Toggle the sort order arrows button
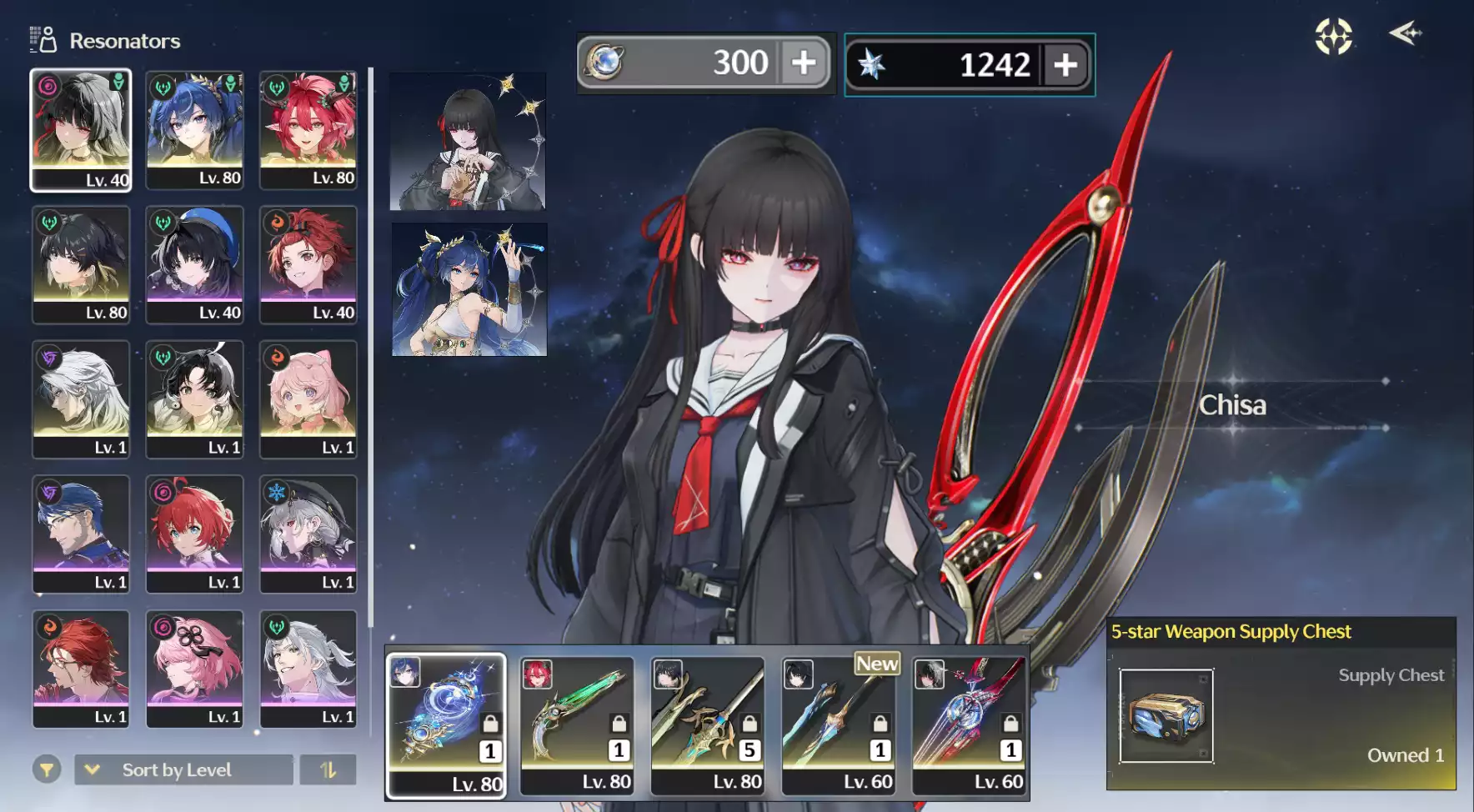 [328, 769]
